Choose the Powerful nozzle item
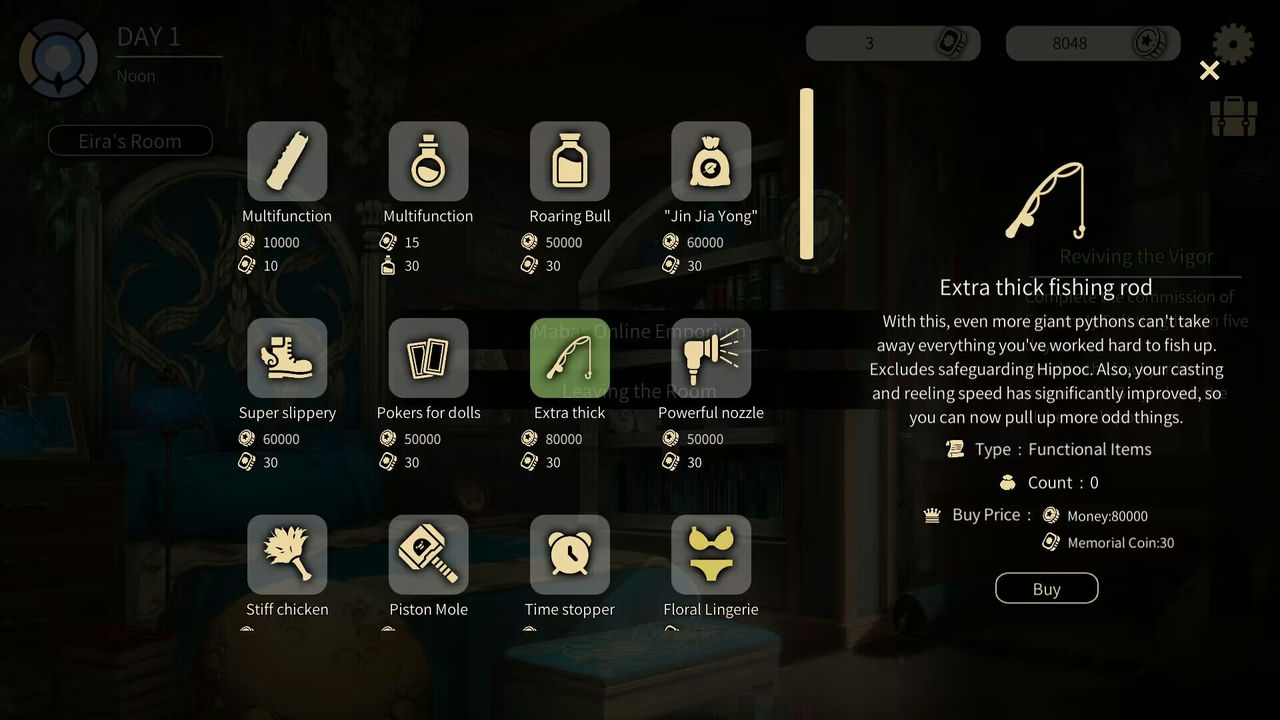Image resolution: width=1280 pixels, height=720 pixels. pyautogui.click(x=710, y=358)
